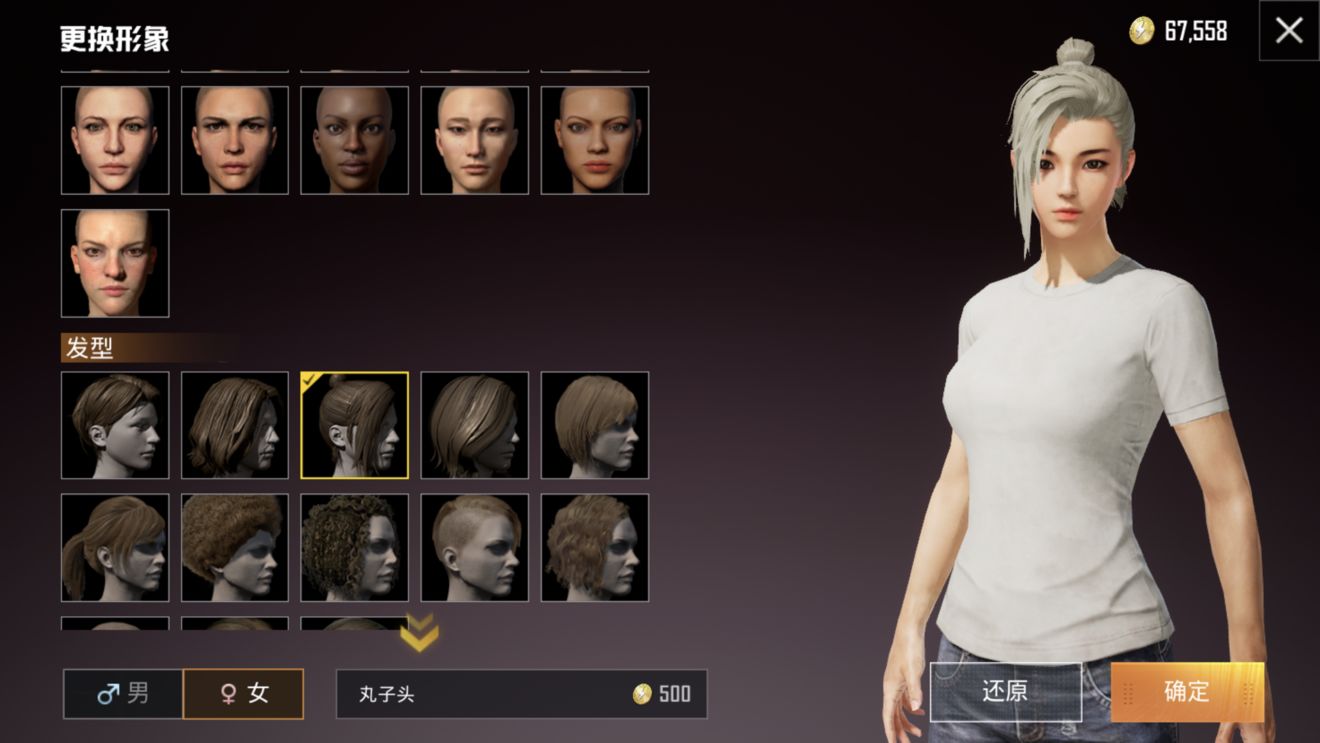Viewport: 1320px width, 743px height.
Task: Choose the dark-skinned face preset
Action: point(355,140)
